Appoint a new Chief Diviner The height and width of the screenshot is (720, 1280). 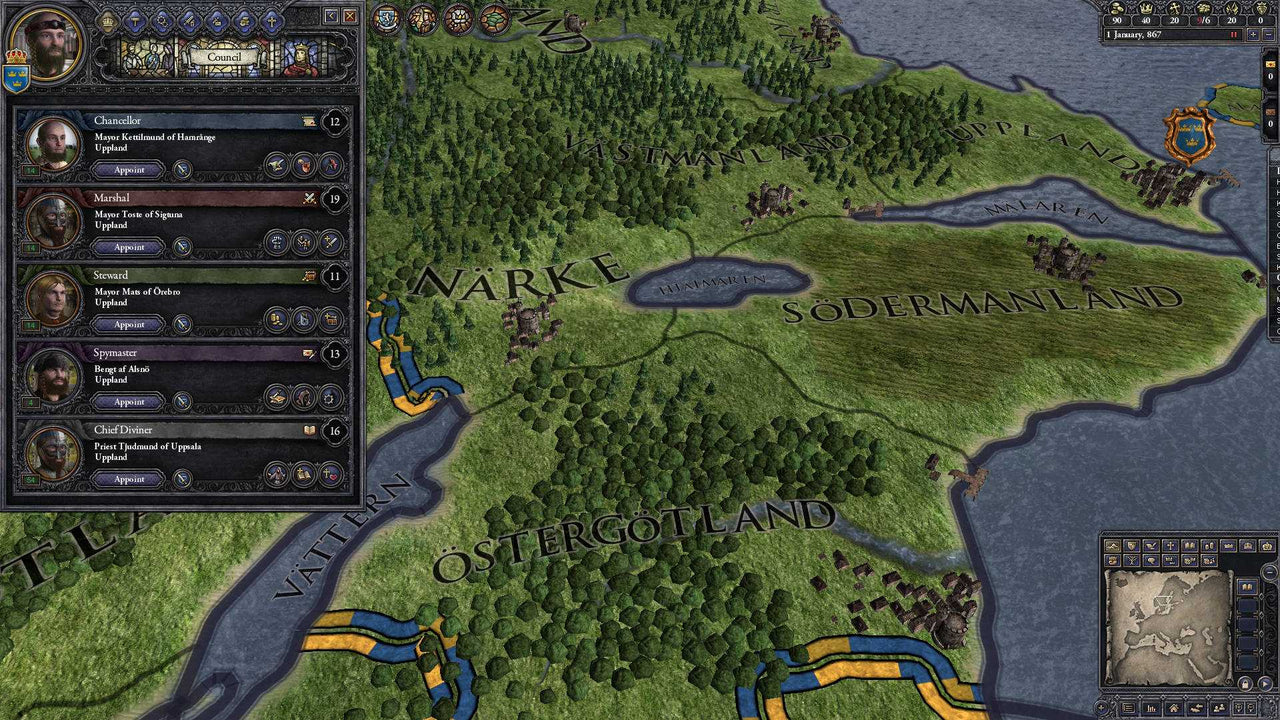[128, 479]
